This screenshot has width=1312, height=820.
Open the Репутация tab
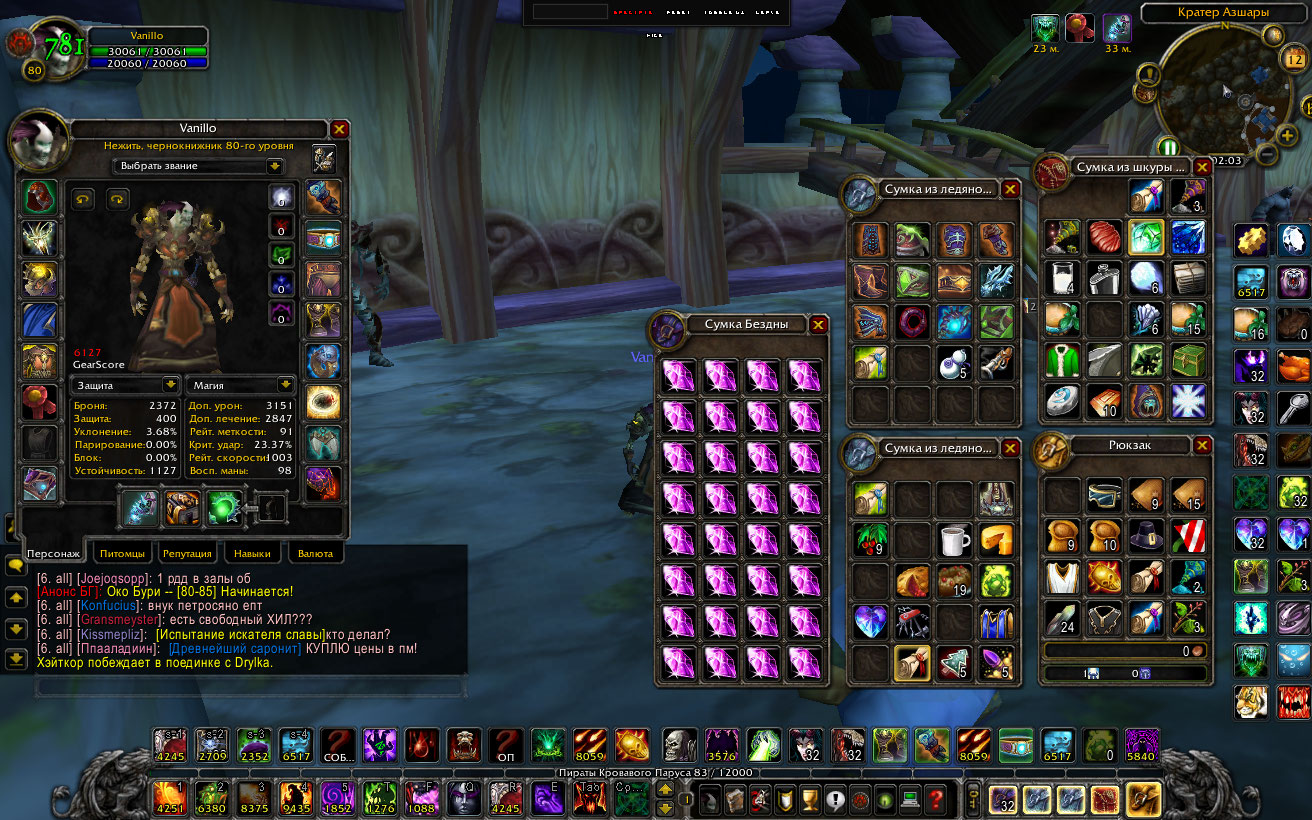(x=187, y=553)
